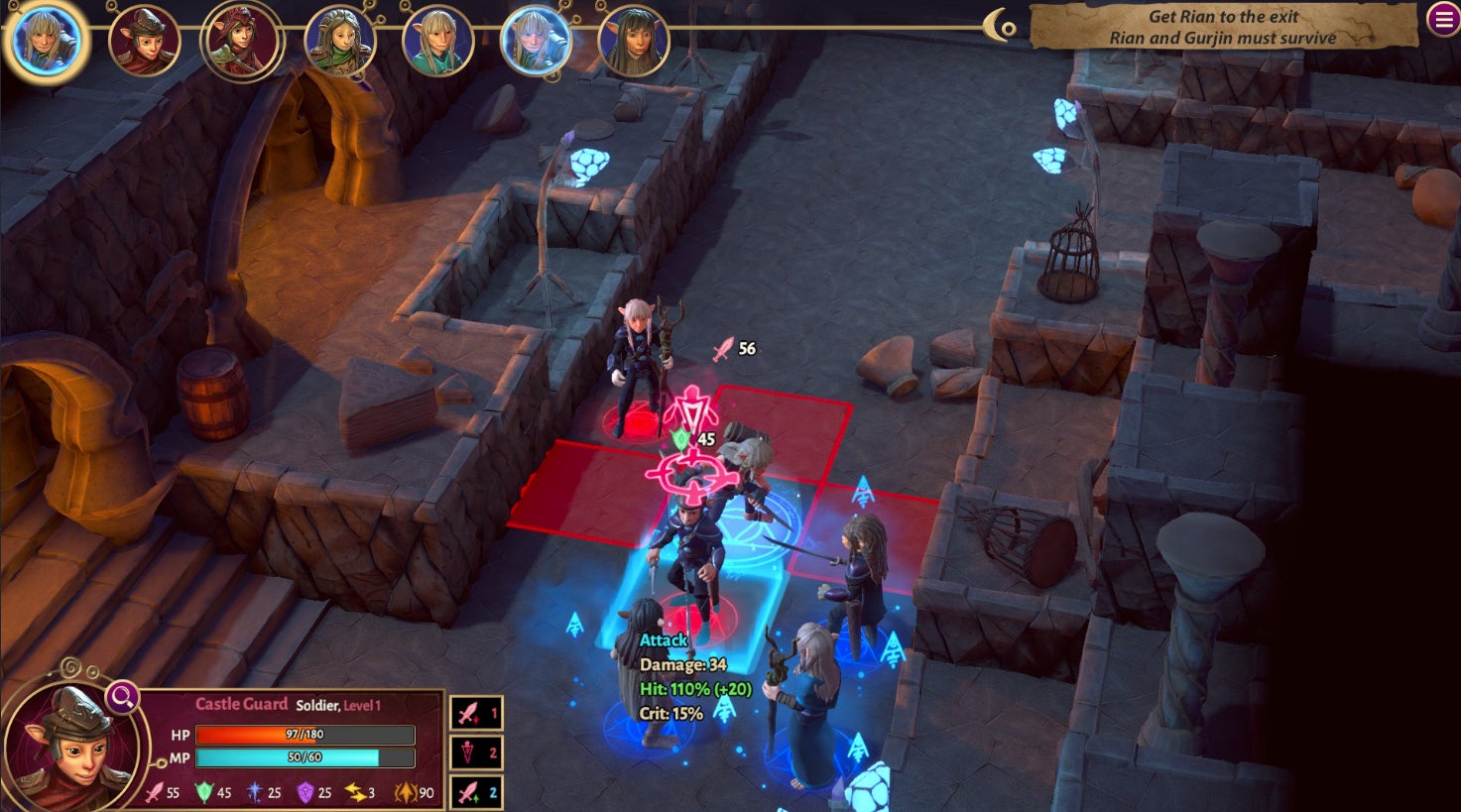
Task: Select the teal-robed blonde turn portrait
Action: 437,44
